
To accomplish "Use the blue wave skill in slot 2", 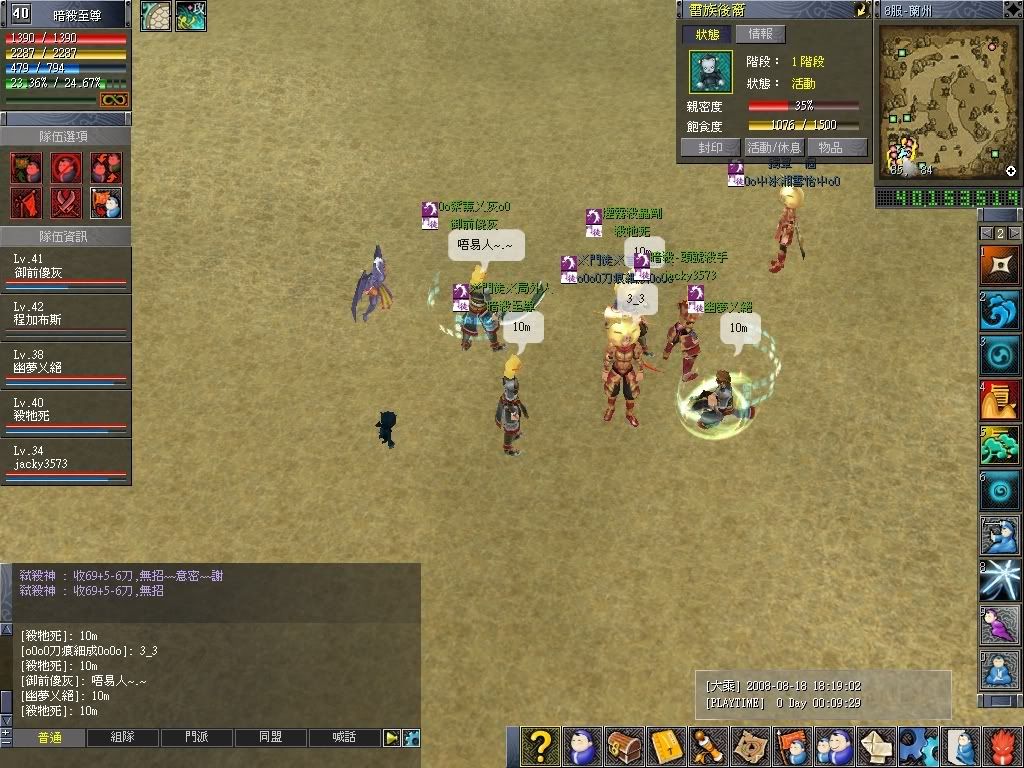I will (x=1000, y=312).
